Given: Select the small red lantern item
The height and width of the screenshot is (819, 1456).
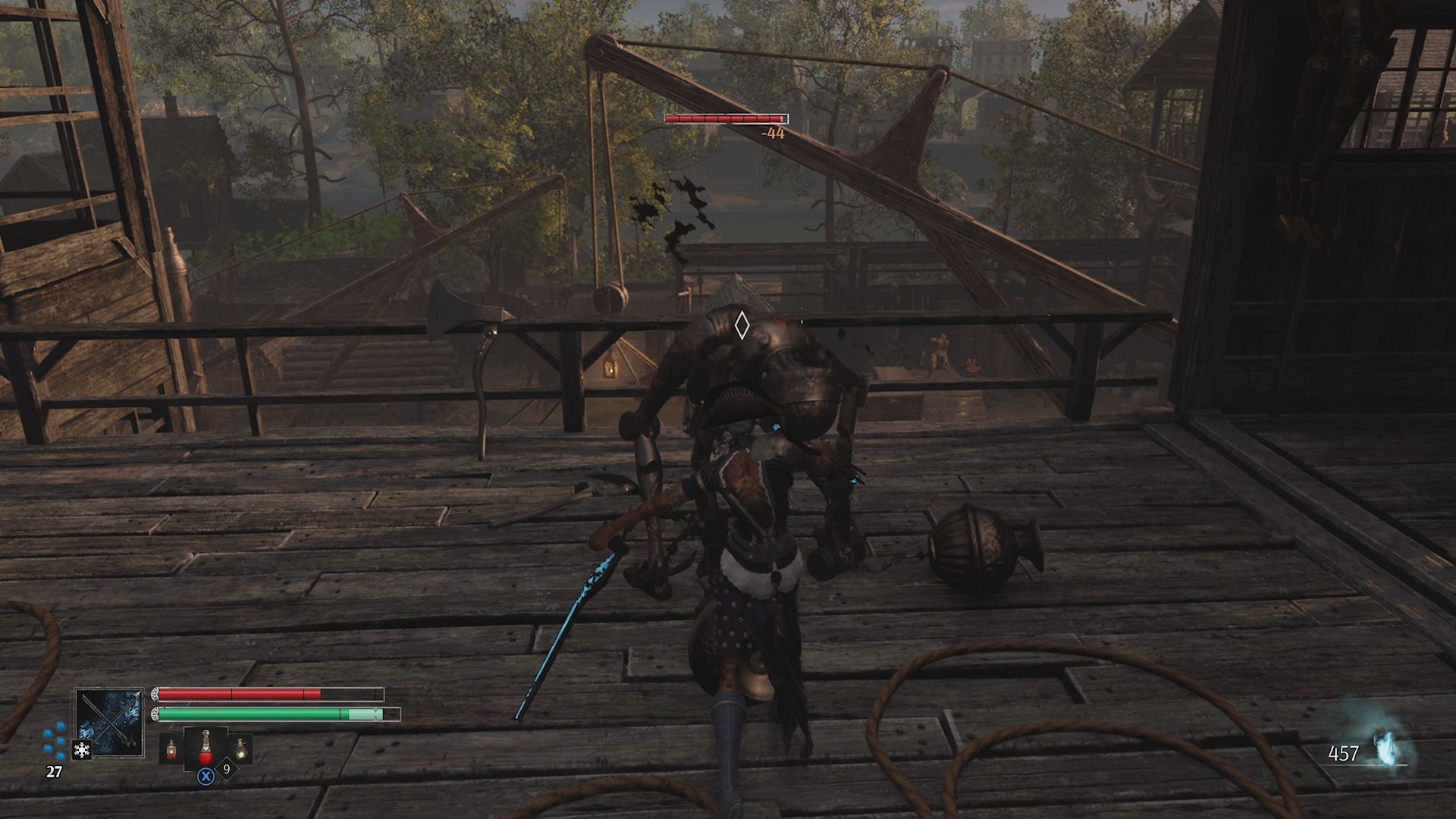Looking at the screenshot, I should 171,750.
